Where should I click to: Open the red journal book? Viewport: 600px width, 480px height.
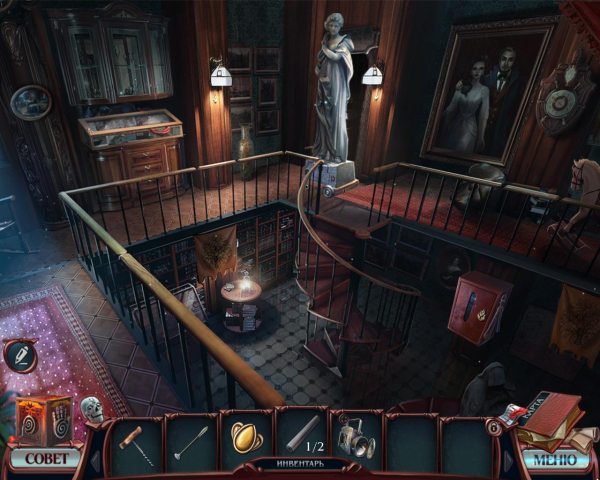click(x=551, y=417)
